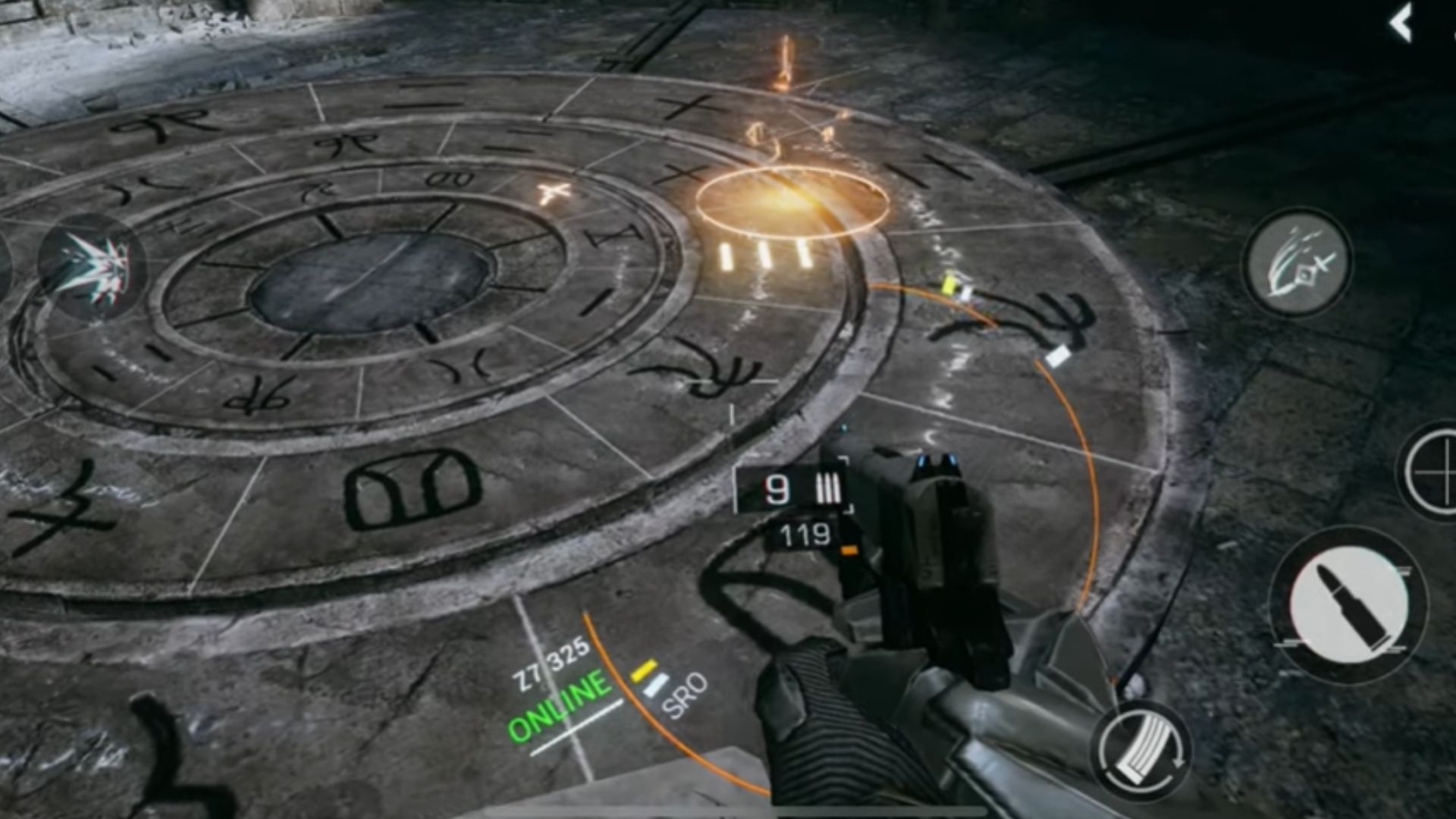Activate the crosshair aim button

(x=1432, y=472)
